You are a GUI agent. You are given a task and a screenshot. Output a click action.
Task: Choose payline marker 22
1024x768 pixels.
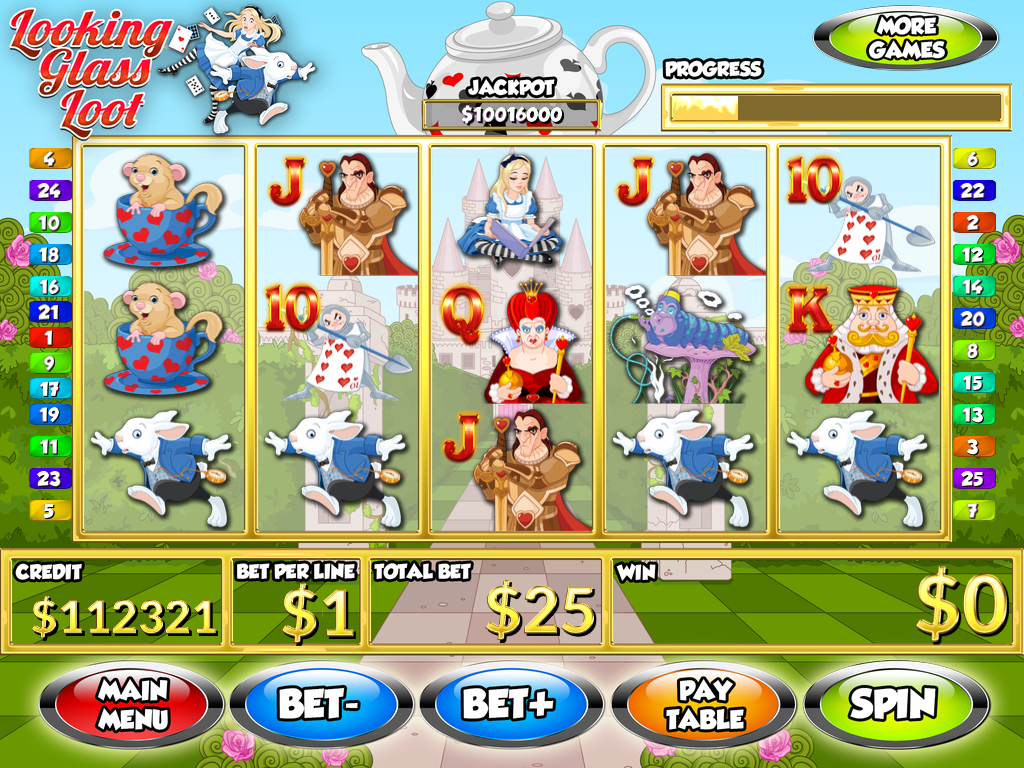pos(972,190)
